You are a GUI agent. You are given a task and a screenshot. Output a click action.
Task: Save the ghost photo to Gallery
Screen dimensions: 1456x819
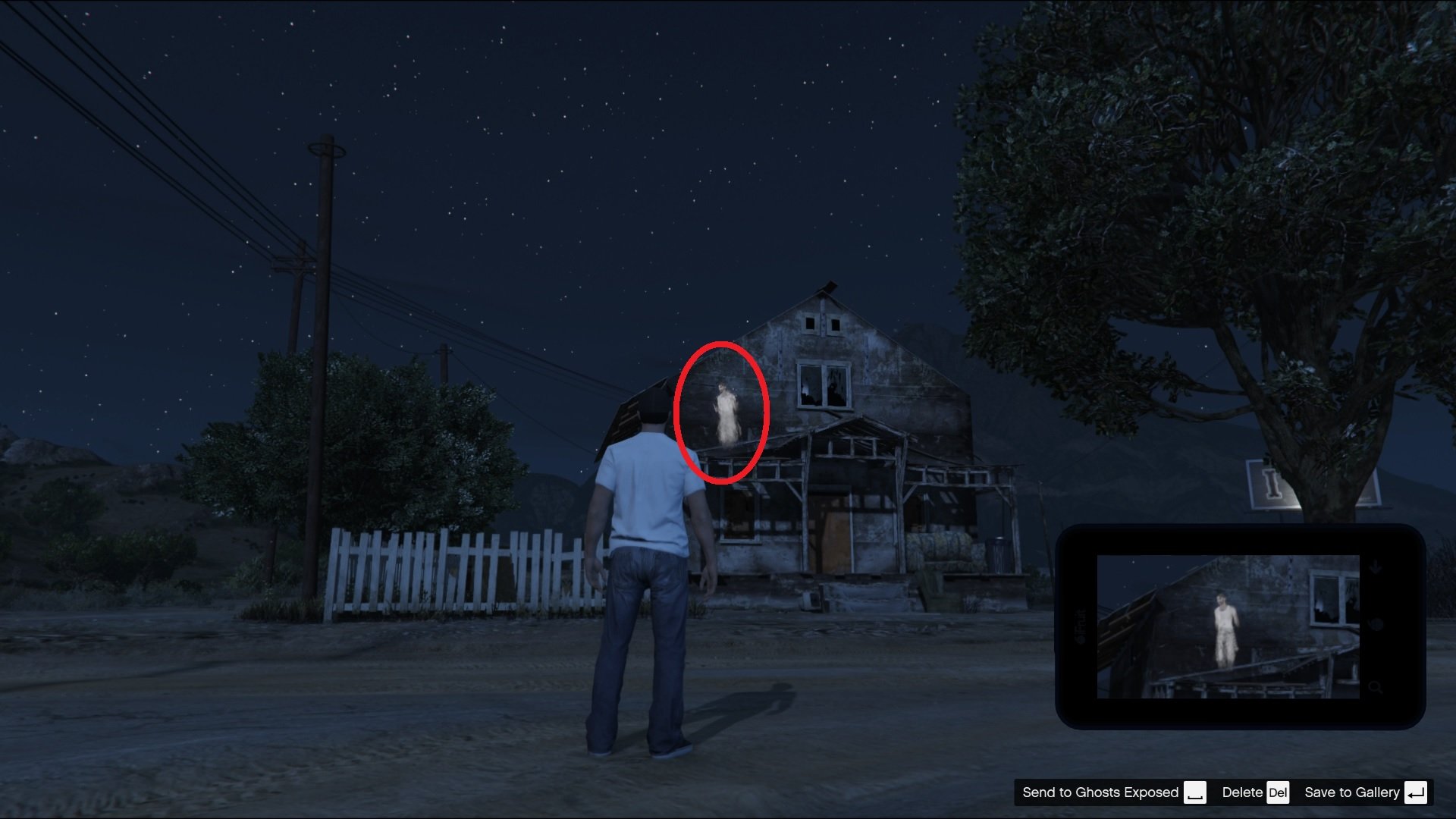click(x=1351, y=792)
